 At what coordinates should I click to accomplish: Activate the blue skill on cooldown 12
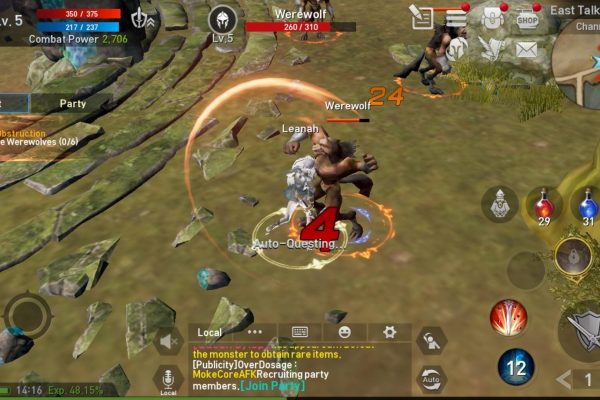click(516, 367)
